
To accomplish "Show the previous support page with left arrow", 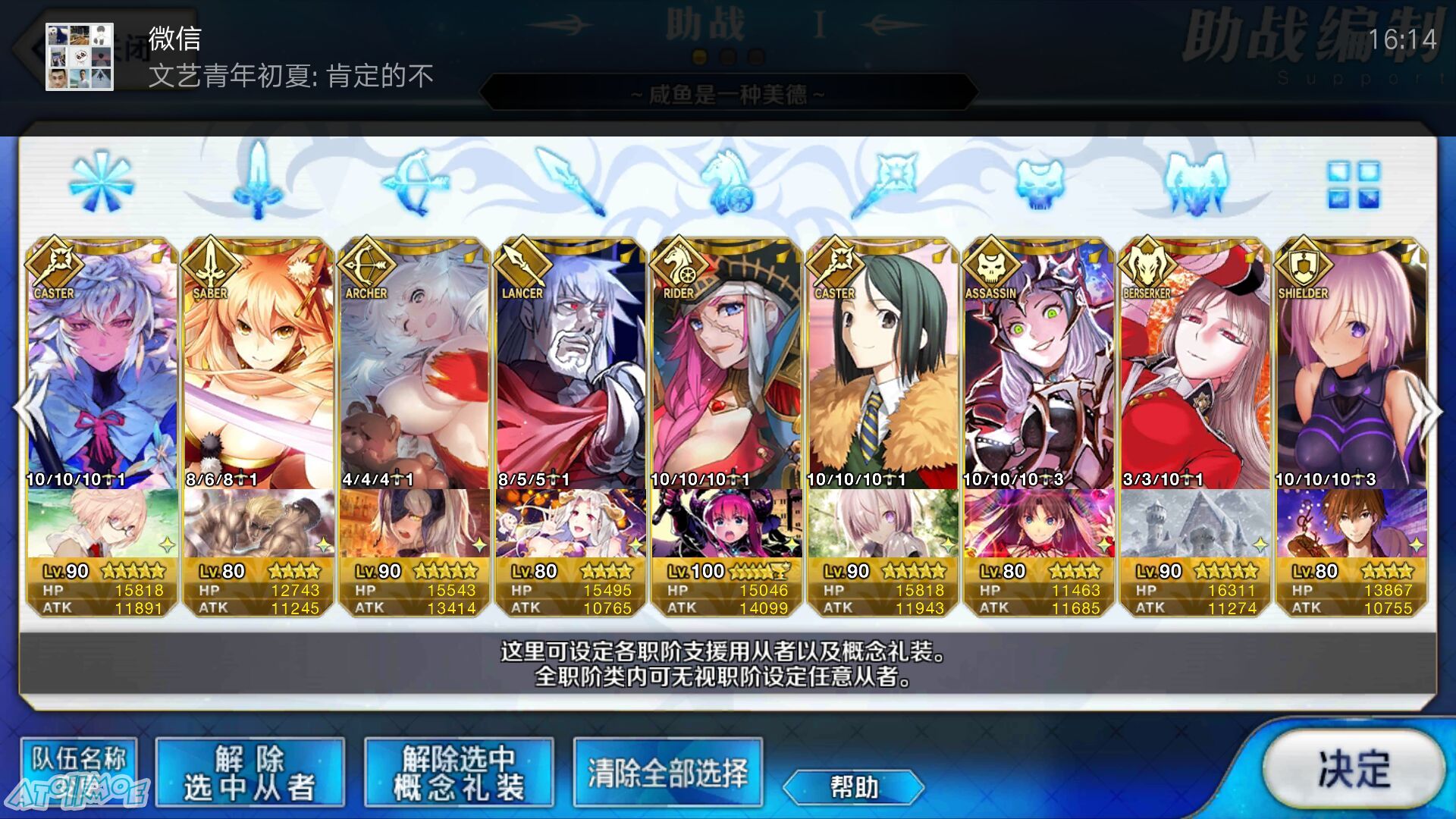I will coord(30,409).
